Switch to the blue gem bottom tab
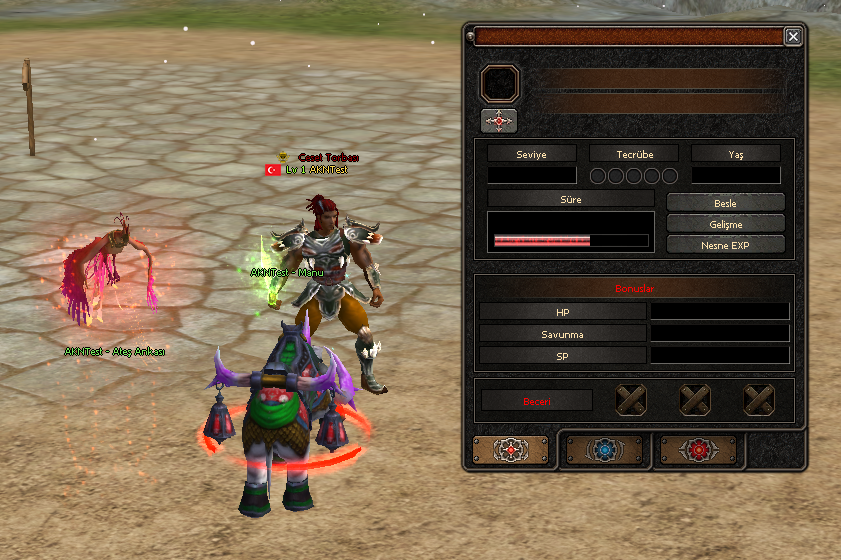 [x=604, y=450]
